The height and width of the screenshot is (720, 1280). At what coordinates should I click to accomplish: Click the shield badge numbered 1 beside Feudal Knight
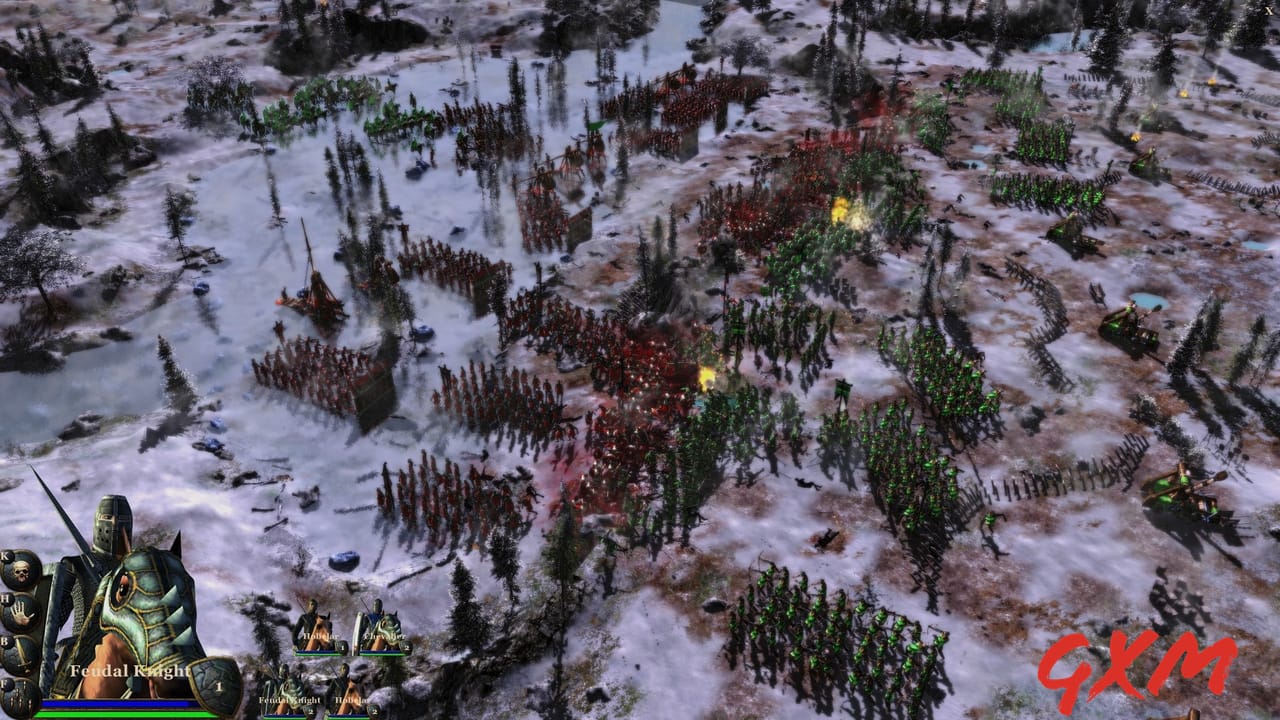(219, 686)
